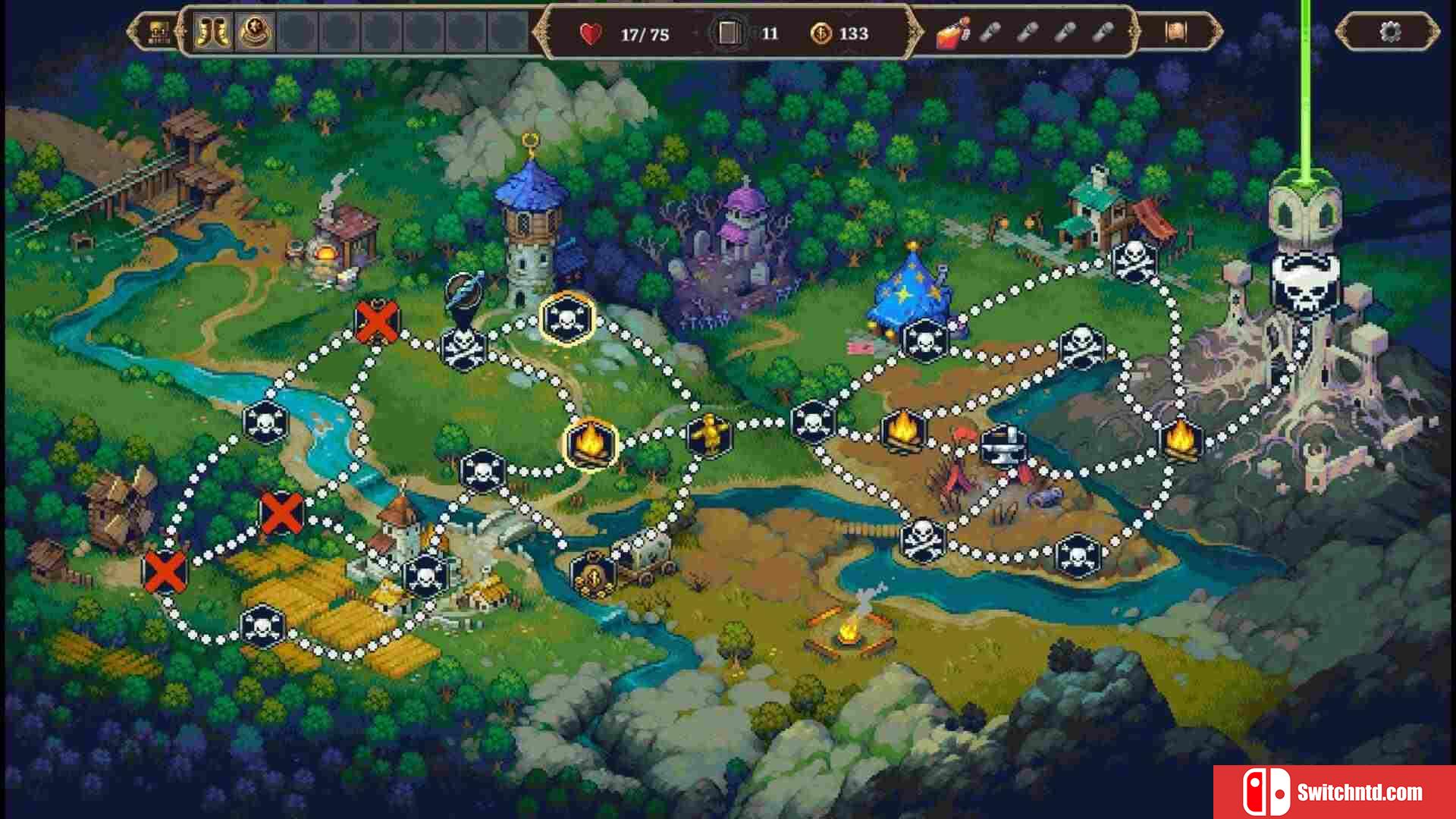Inspect the gold star ring relic
The height and width of the screenshot is (819, 1456).
pyautogui.click(x=255, y=33)
